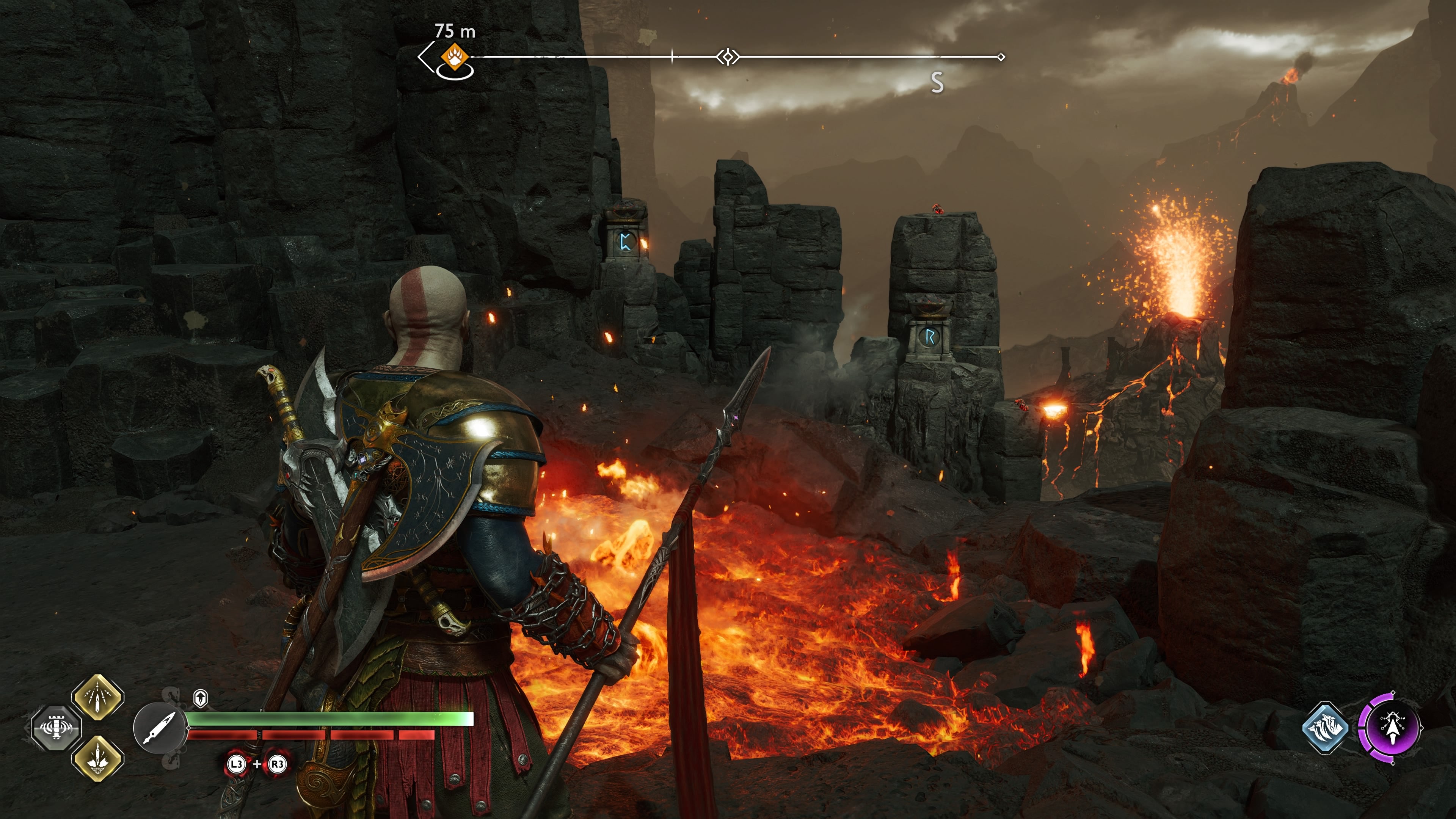Image resolution: width=1456 pixels, height=819 pixels.
Task: Choose the purple sigil arrow icon
Action: point(1391,728)
